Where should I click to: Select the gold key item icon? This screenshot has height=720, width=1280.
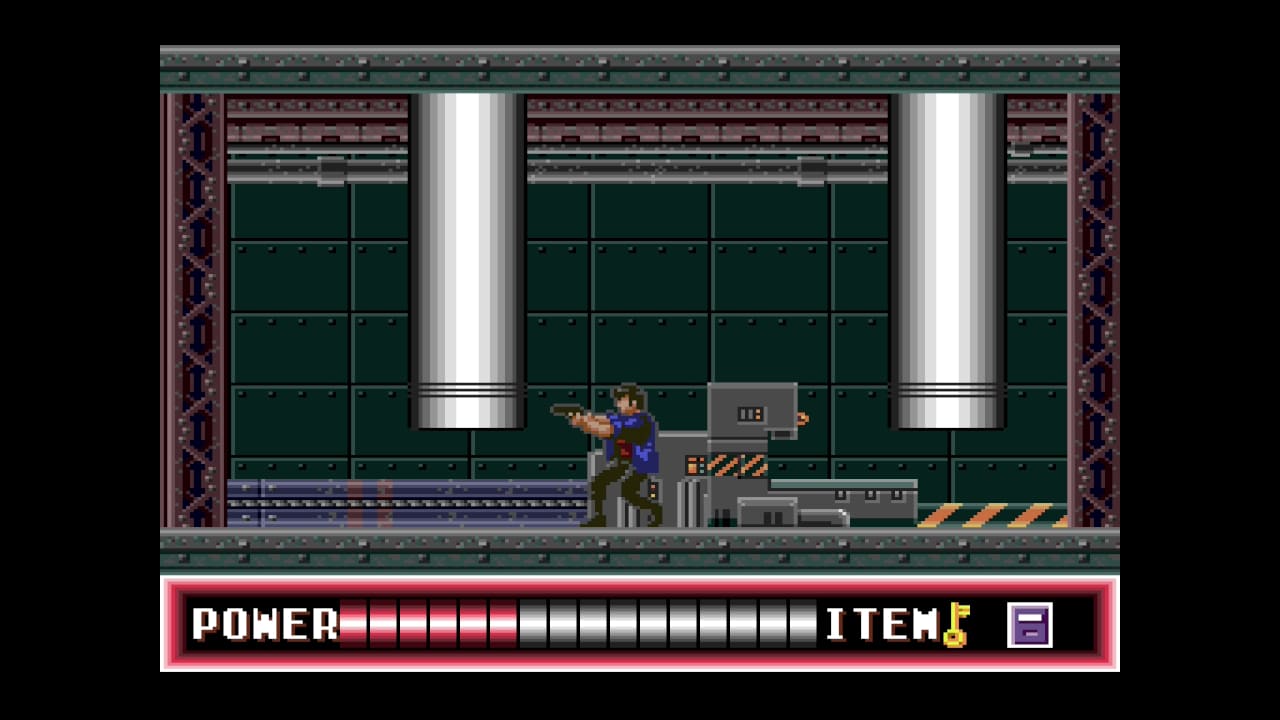coord(957,625)
